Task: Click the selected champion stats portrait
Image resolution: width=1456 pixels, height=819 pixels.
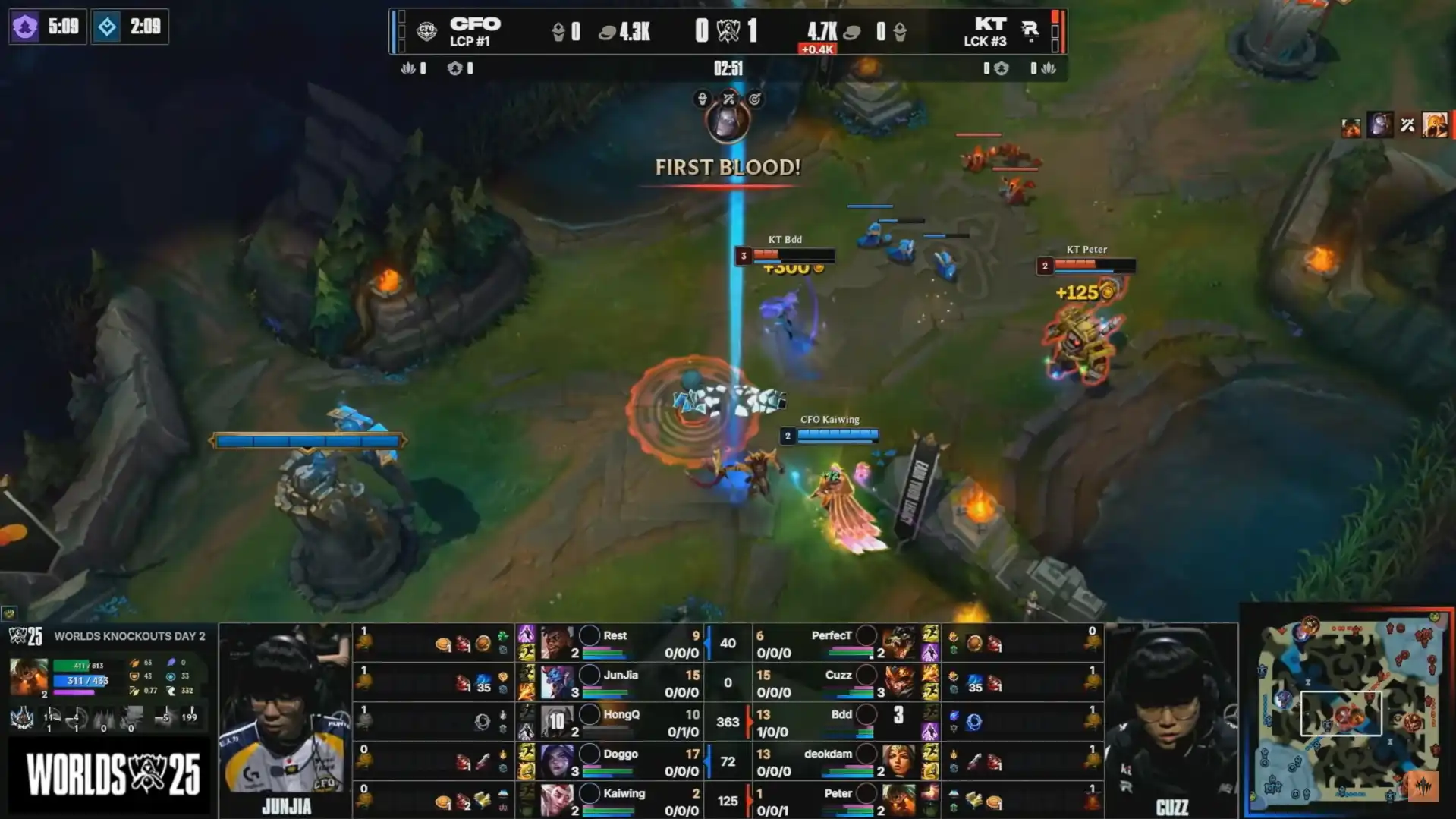Action: 29,677
